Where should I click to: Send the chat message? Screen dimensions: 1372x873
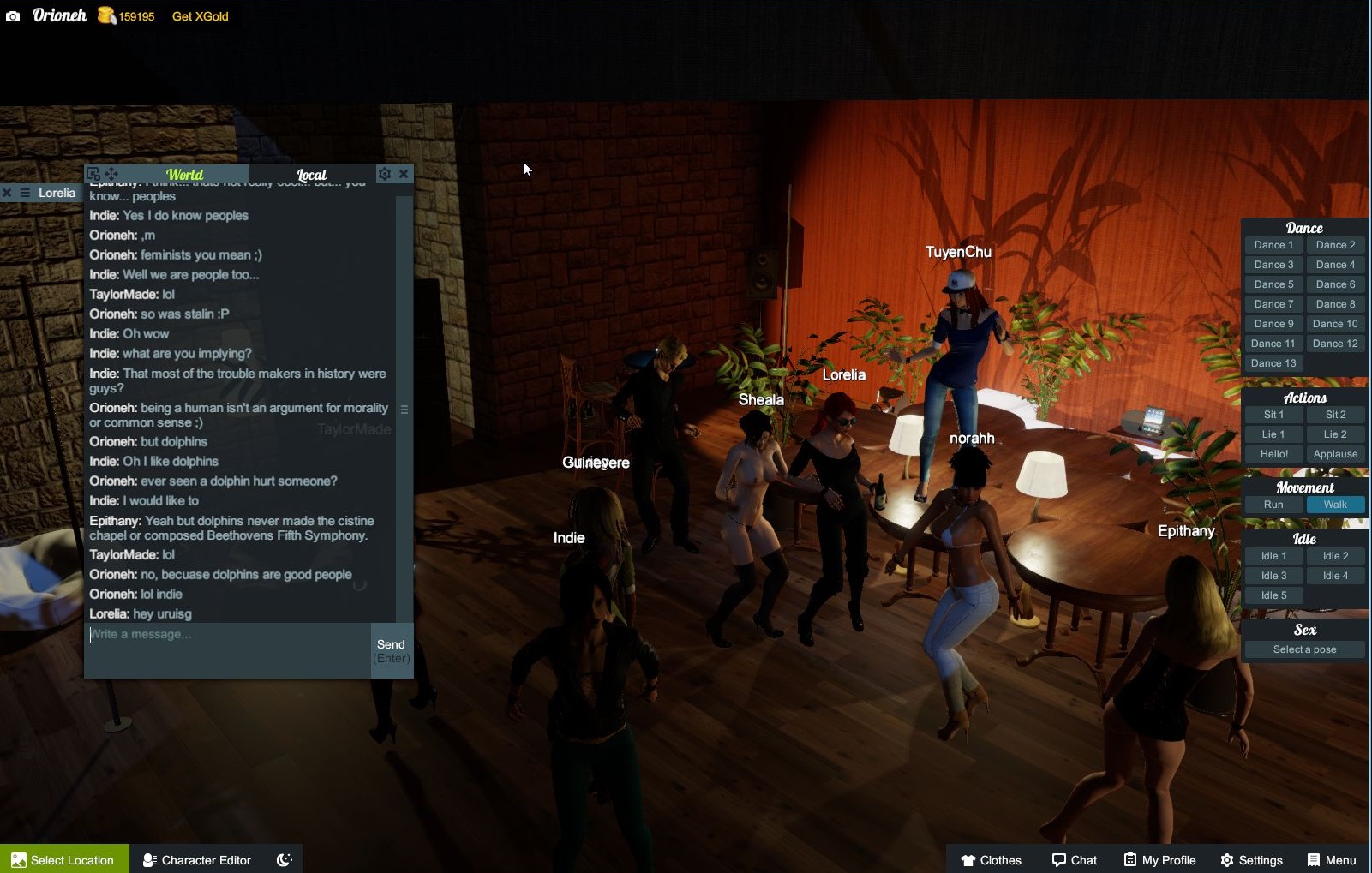pyautogui.click(x=392, y=650)
